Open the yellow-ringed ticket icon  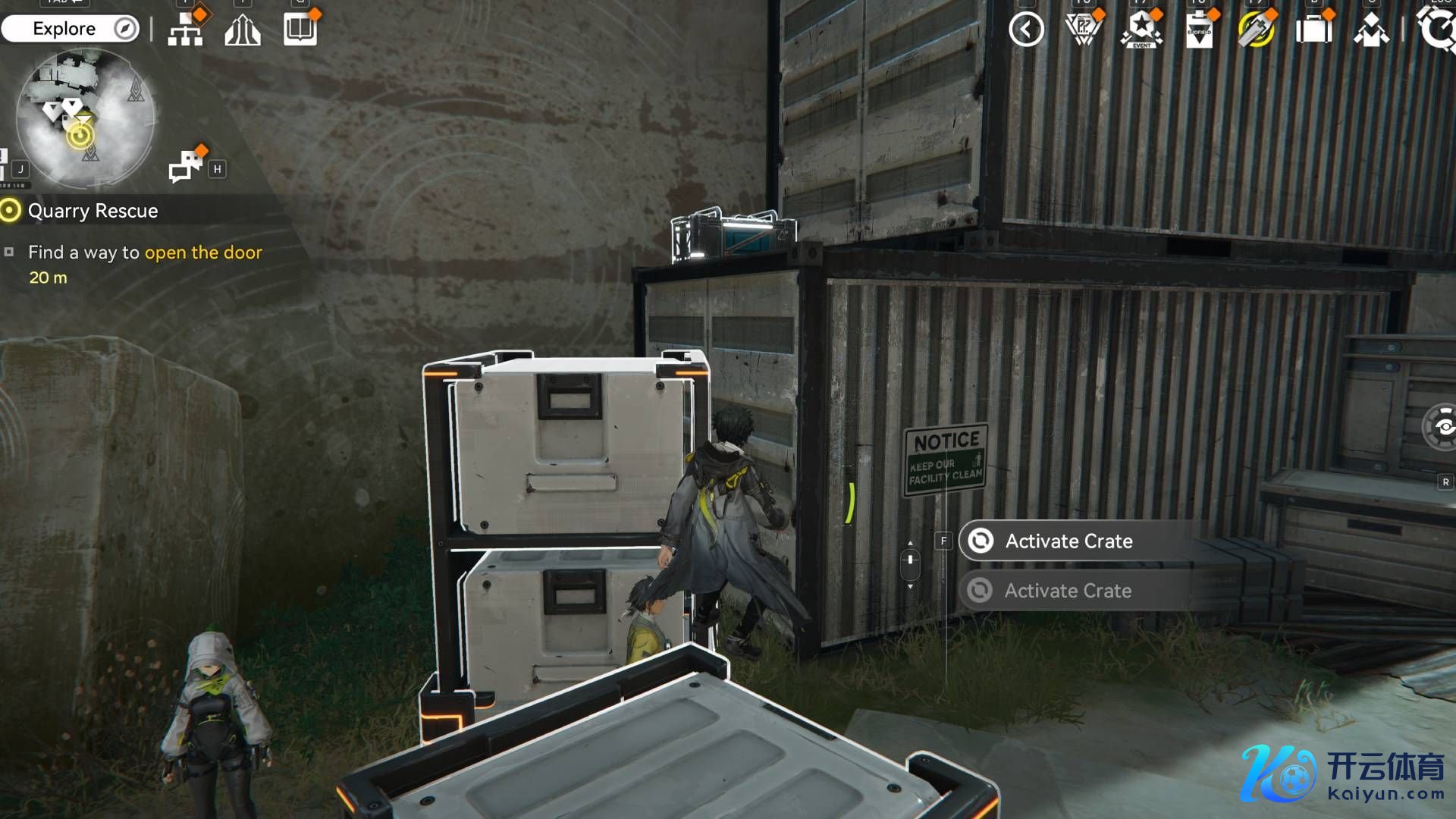(1256, 30)
